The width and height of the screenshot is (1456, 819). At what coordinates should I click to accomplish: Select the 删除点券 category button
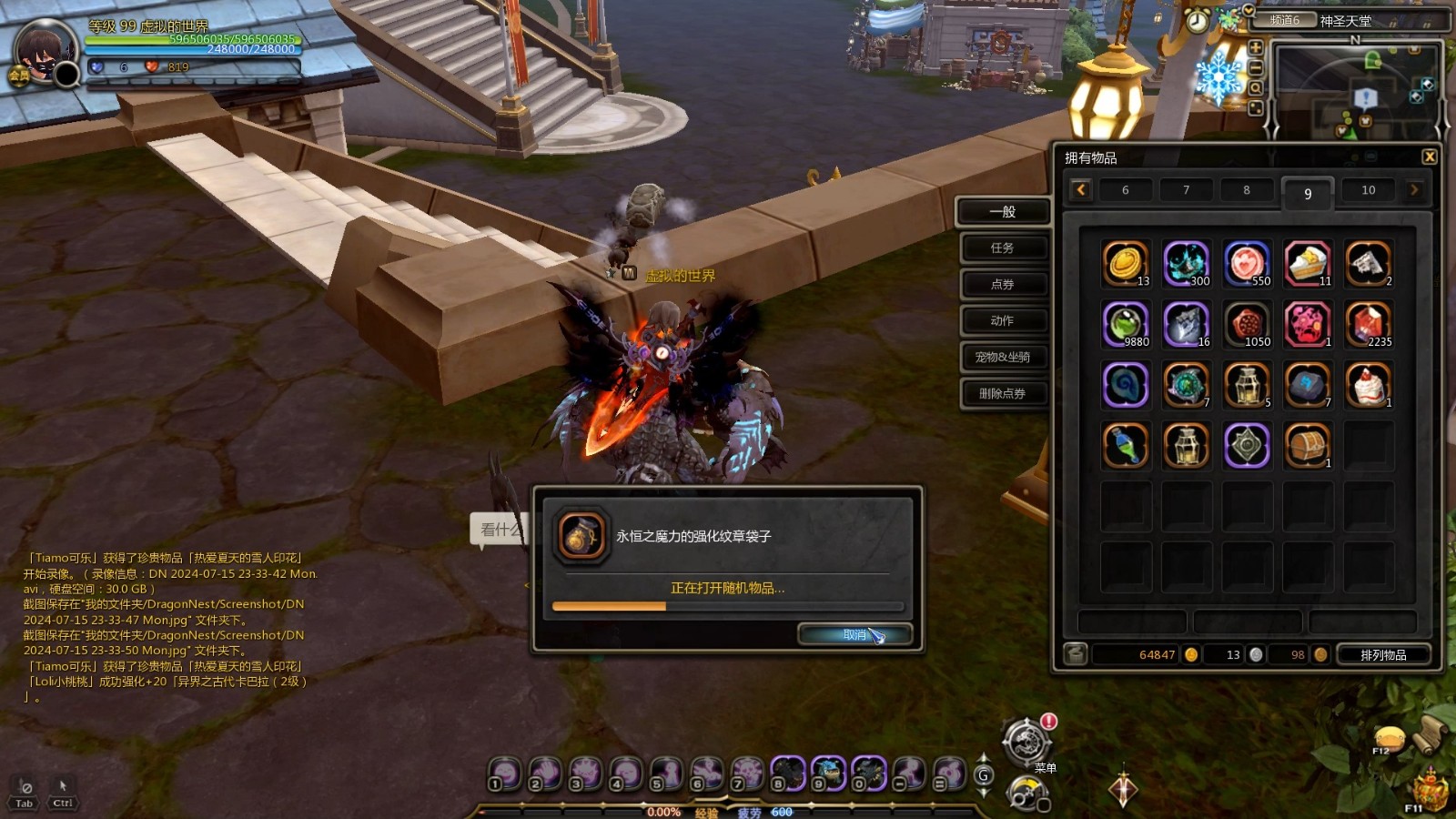click(x=1002, y=393)
